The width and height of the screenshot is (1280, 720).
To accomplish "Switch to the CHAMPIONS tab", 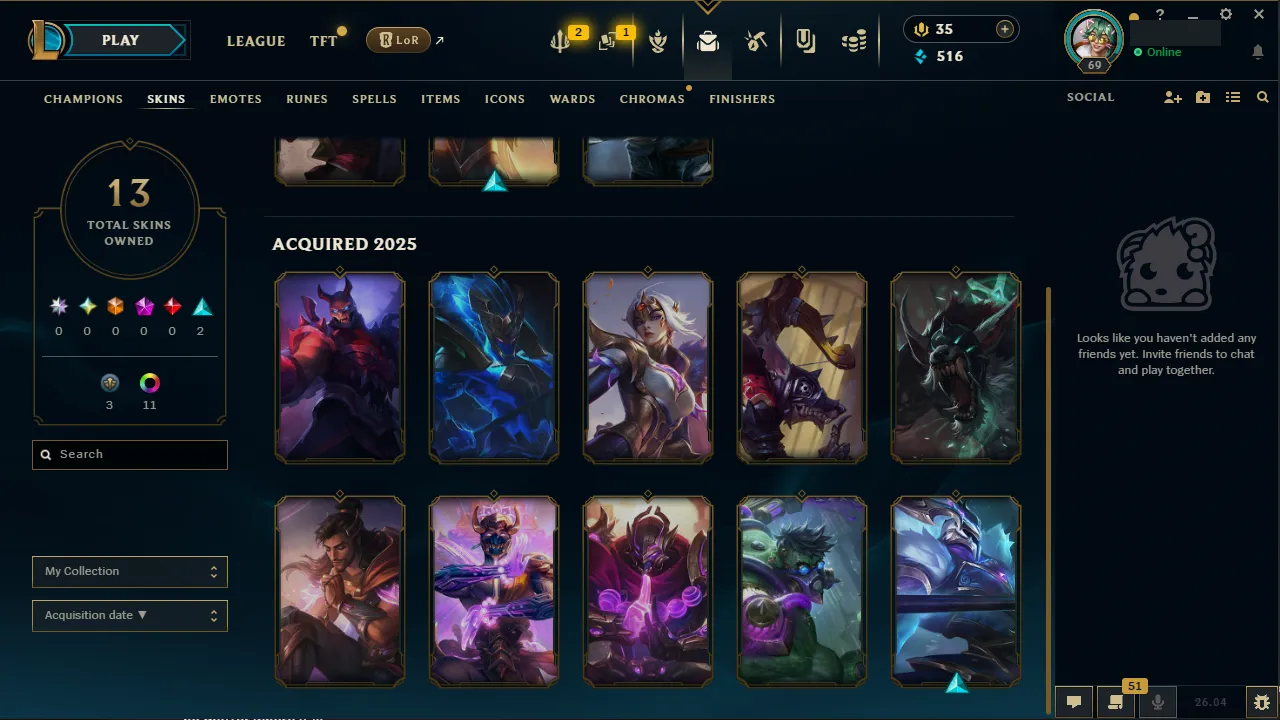I will 83,99.
